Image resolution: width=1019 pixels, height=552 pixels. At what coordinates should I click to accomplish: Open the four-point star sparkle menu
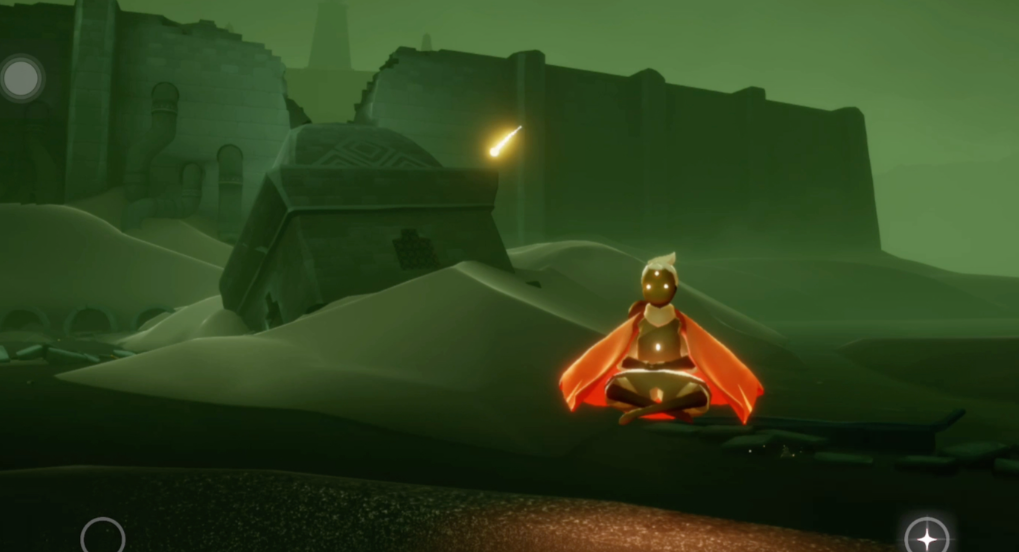tap(926, 537)
